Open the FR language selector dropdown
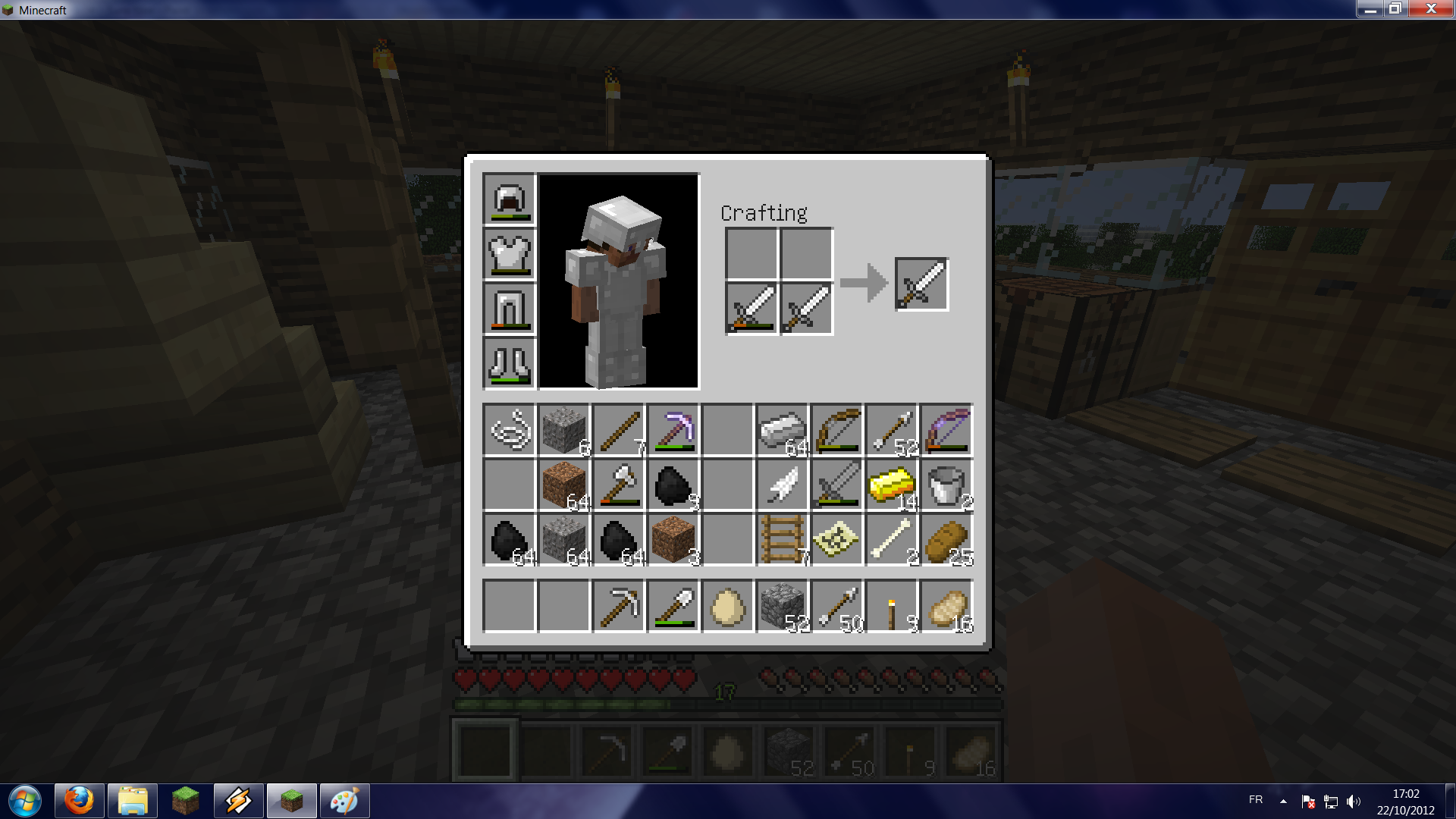 (x=1255, y=800)
